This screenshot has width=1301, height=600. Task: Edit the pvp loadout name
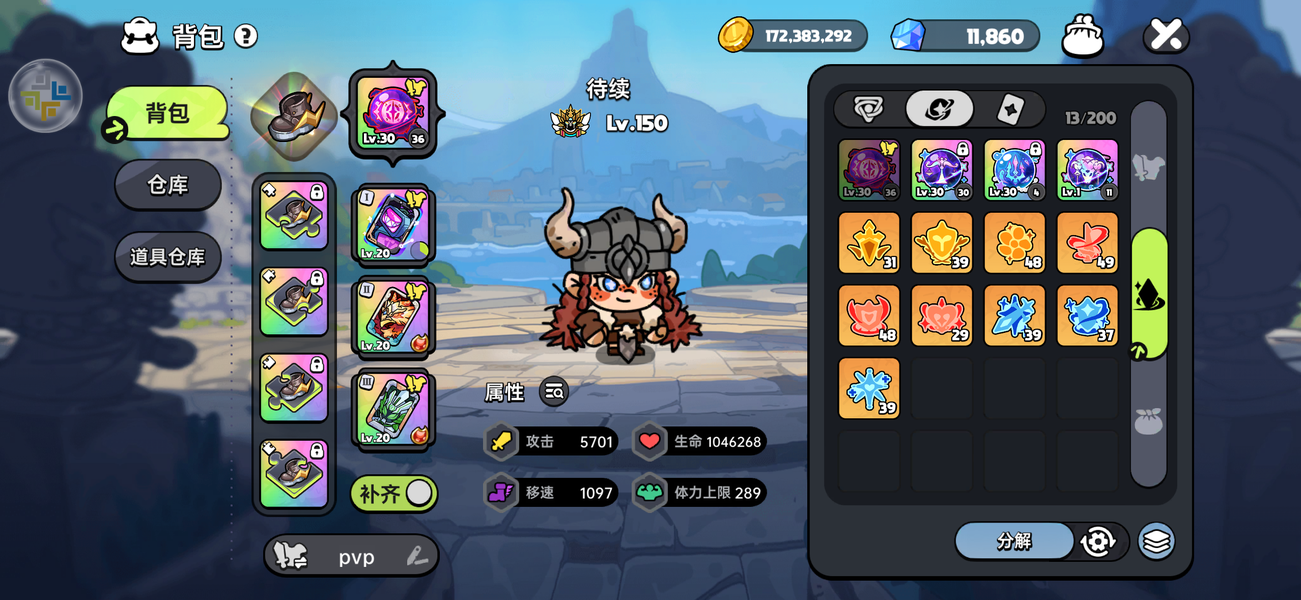pos(417,557)
